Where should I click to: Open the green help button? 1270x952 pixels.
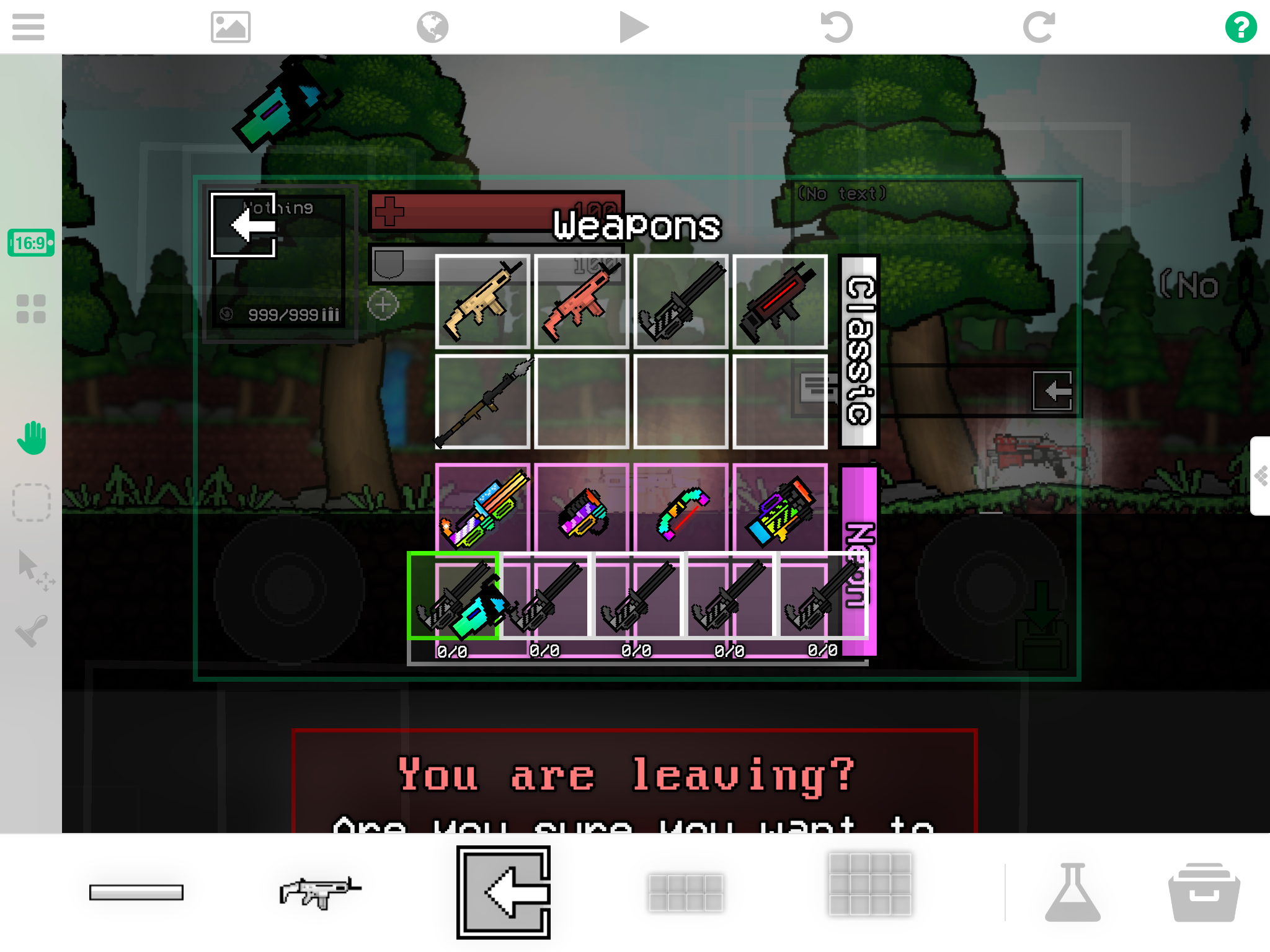pyautogui.click(x=1240, y=27)
